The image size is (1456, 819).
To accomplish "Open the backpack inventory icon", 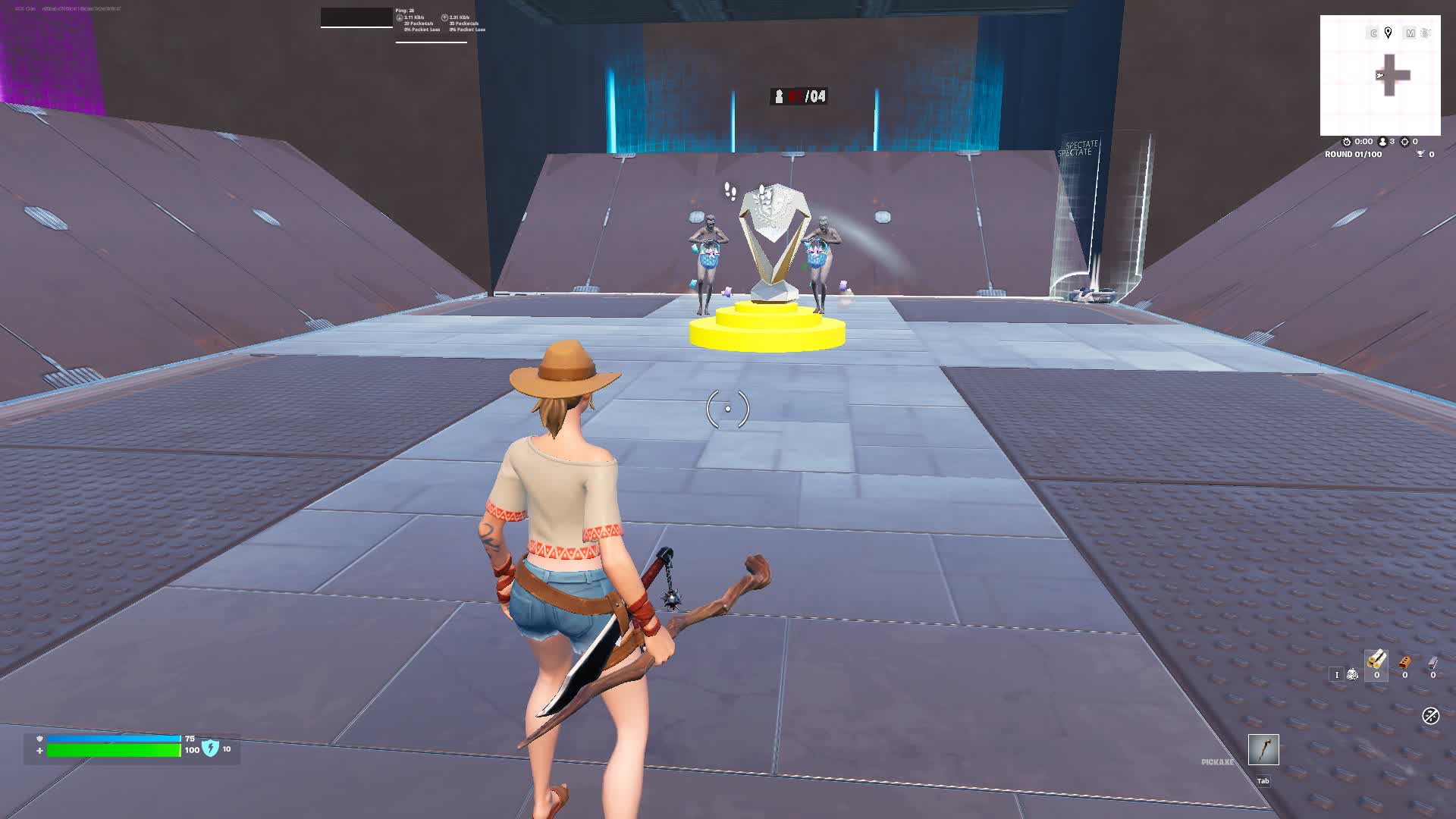I will [1352, 674].
